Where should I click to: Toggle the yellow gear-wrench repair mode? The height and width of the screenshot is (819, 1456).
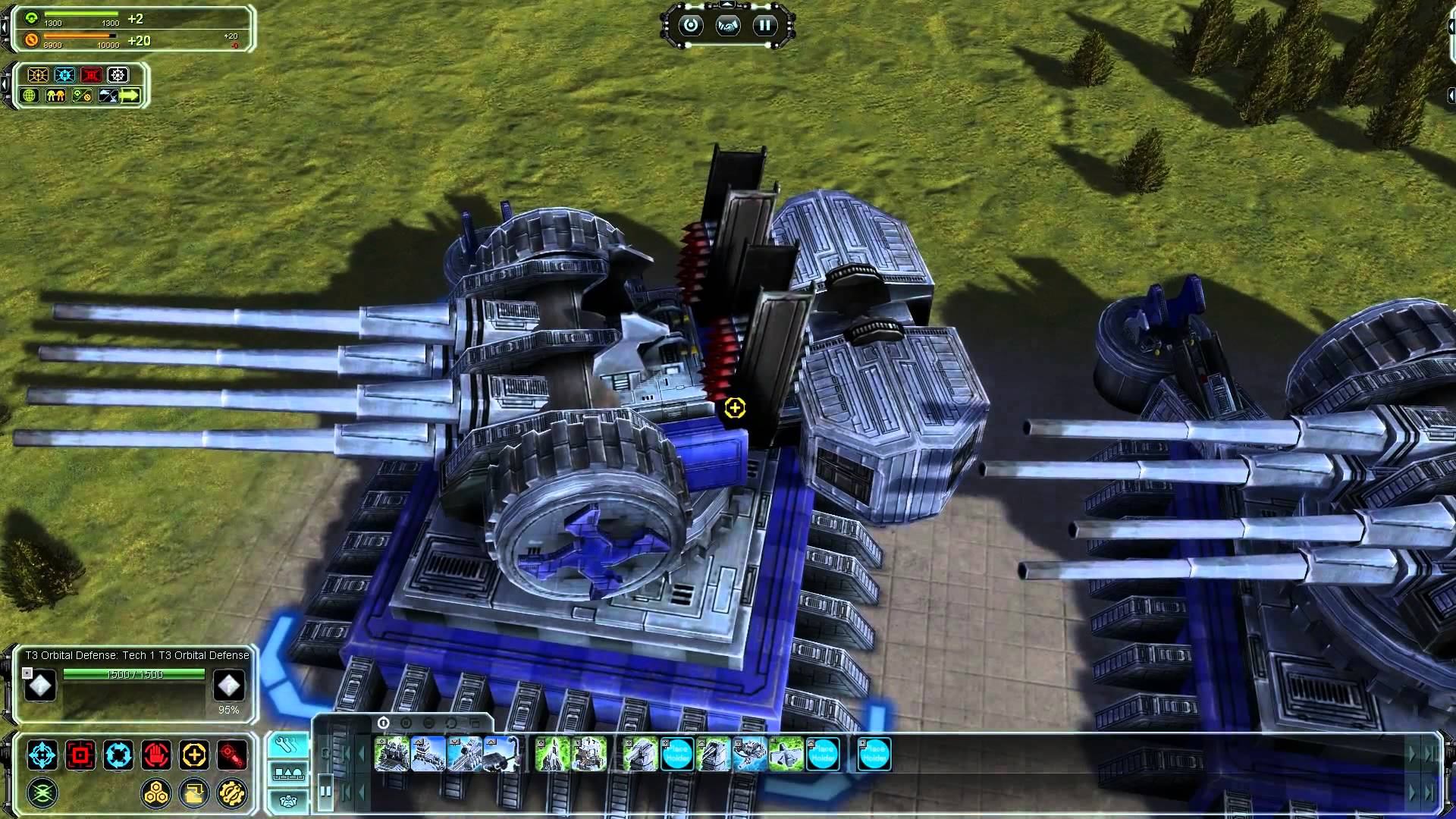[x=232, y=793]
